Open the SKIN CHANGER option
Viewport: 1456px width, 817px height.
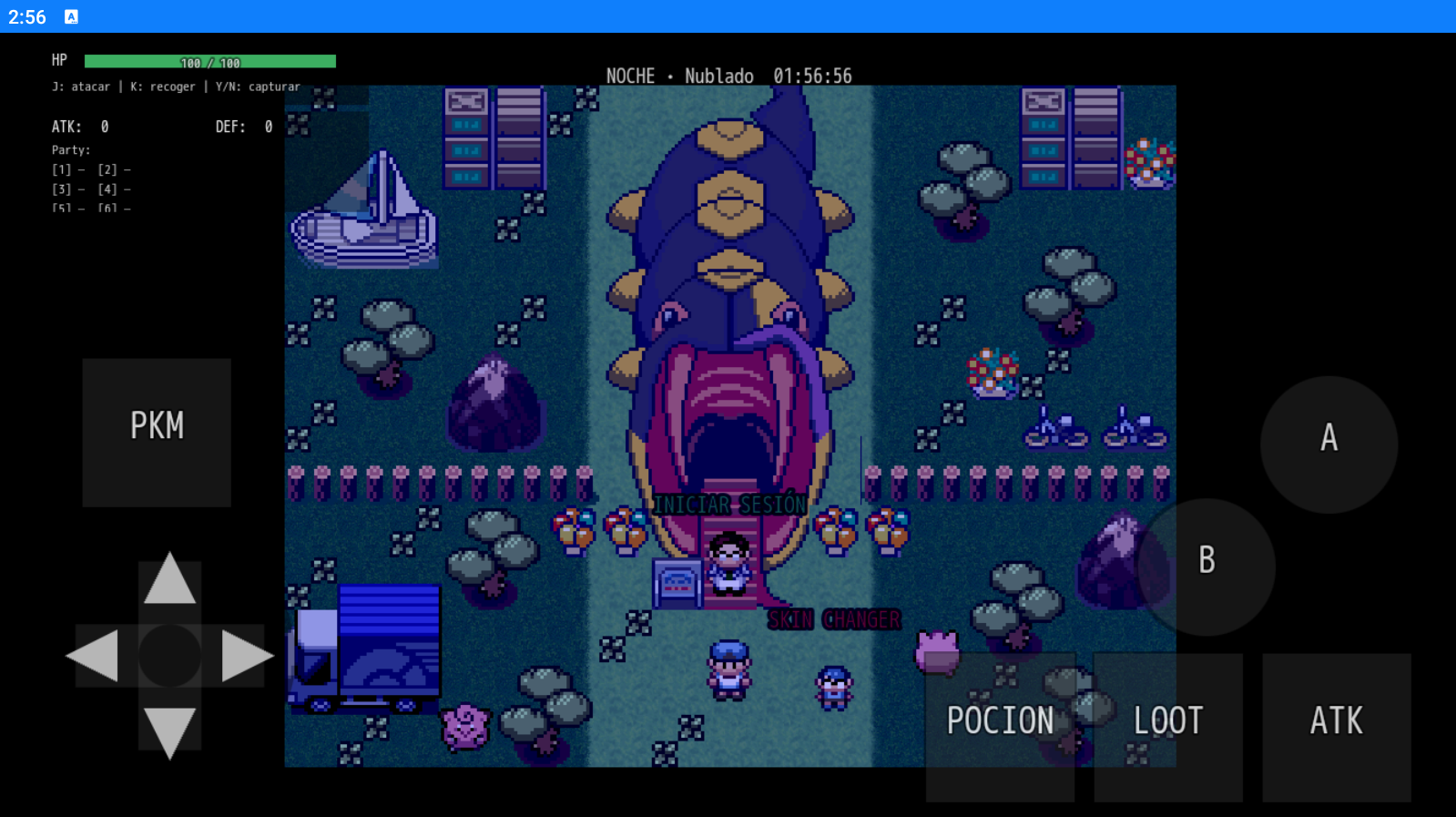834,620
